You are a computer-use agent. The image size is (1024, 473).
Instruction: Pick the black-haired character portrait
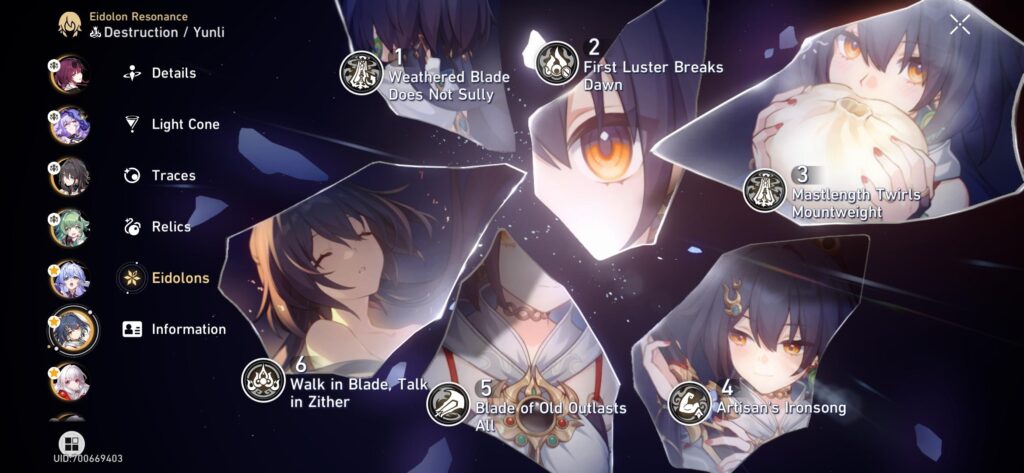tap(69, 176)
